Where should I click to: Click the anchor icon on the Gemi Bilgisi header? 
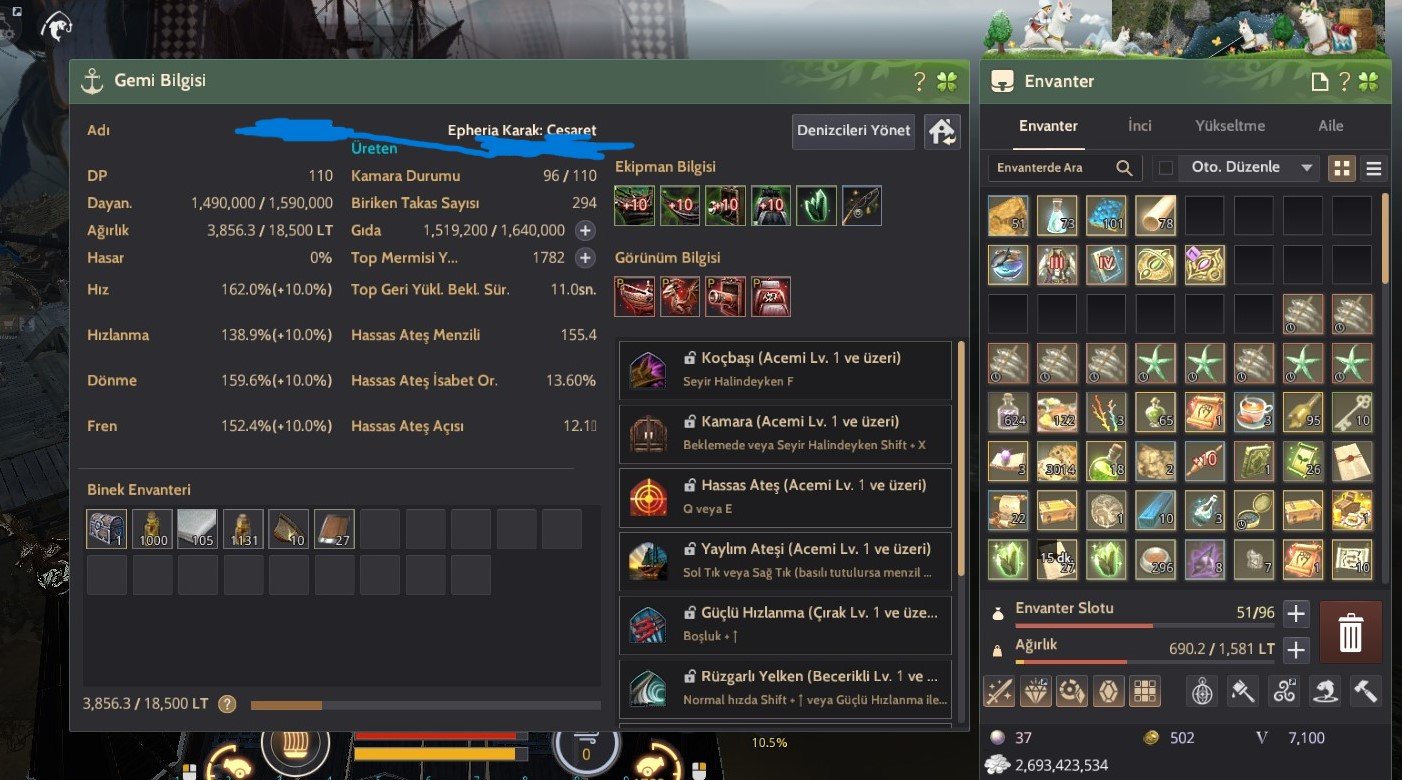90,80
